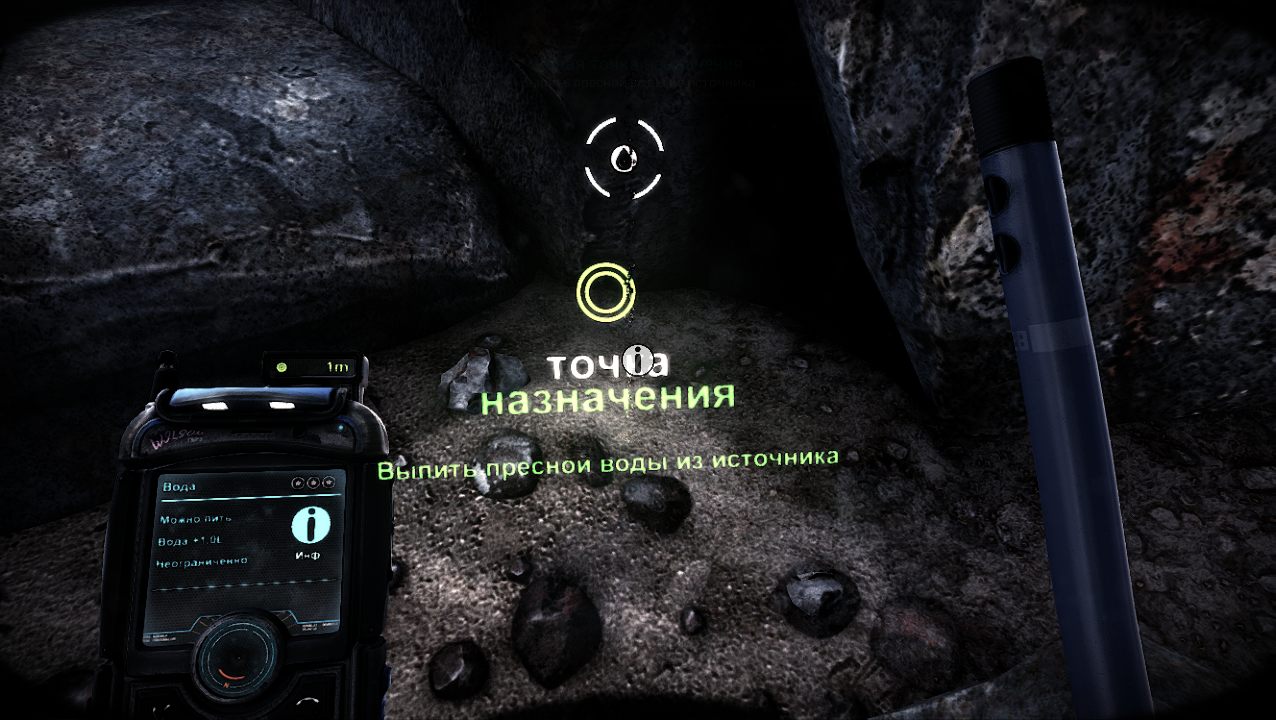
Task: Click the yellow destination waypoint ring
Action: [605, 292]
